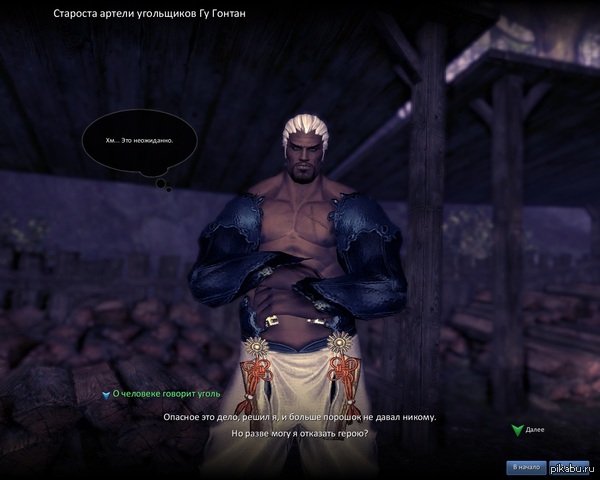Click the "В начало" button
The height and width of the screenshot is (480, 600).
click(527, 467)
